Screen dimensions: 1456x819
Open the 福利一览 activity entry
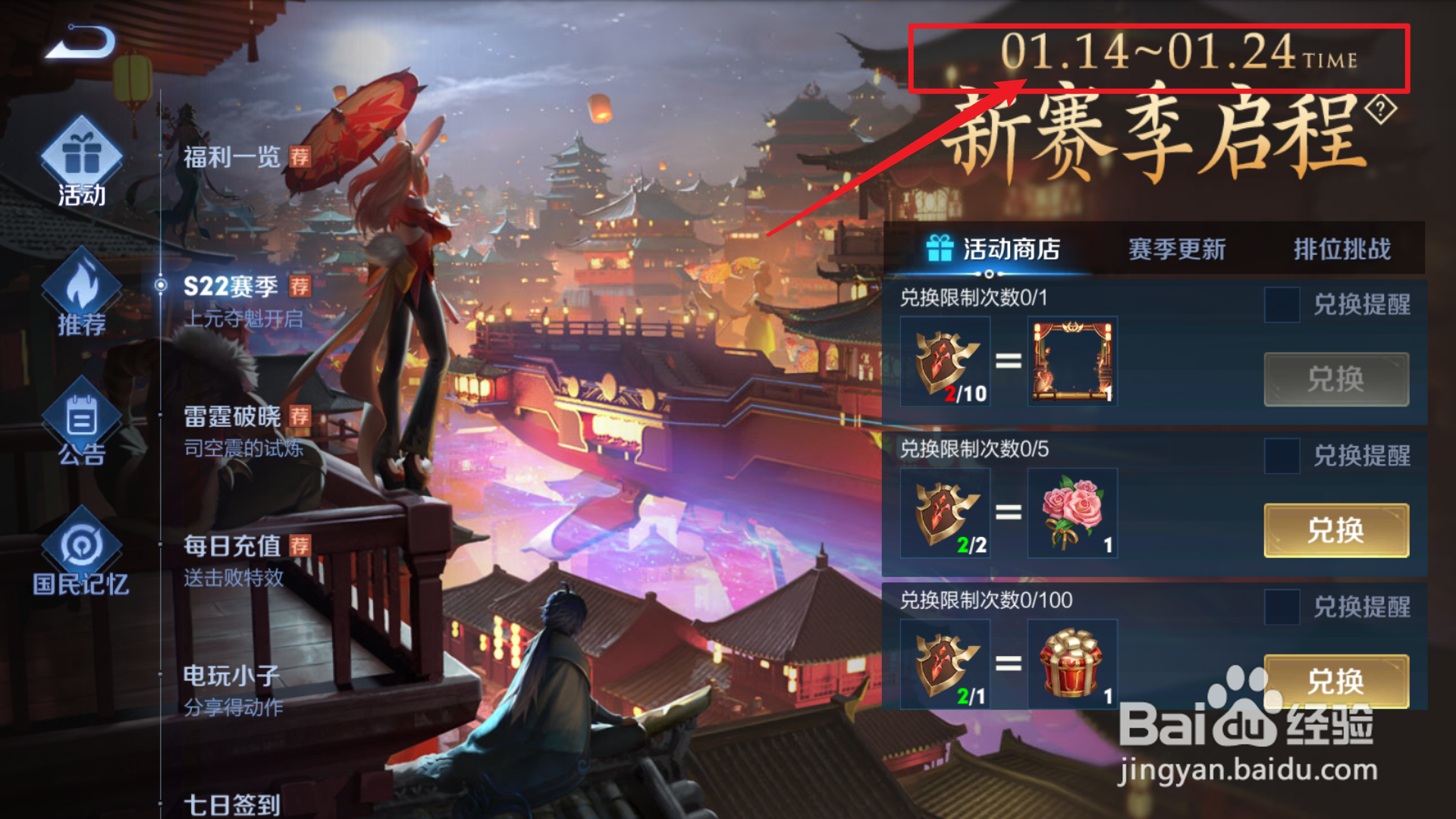(x=231, y=158)
